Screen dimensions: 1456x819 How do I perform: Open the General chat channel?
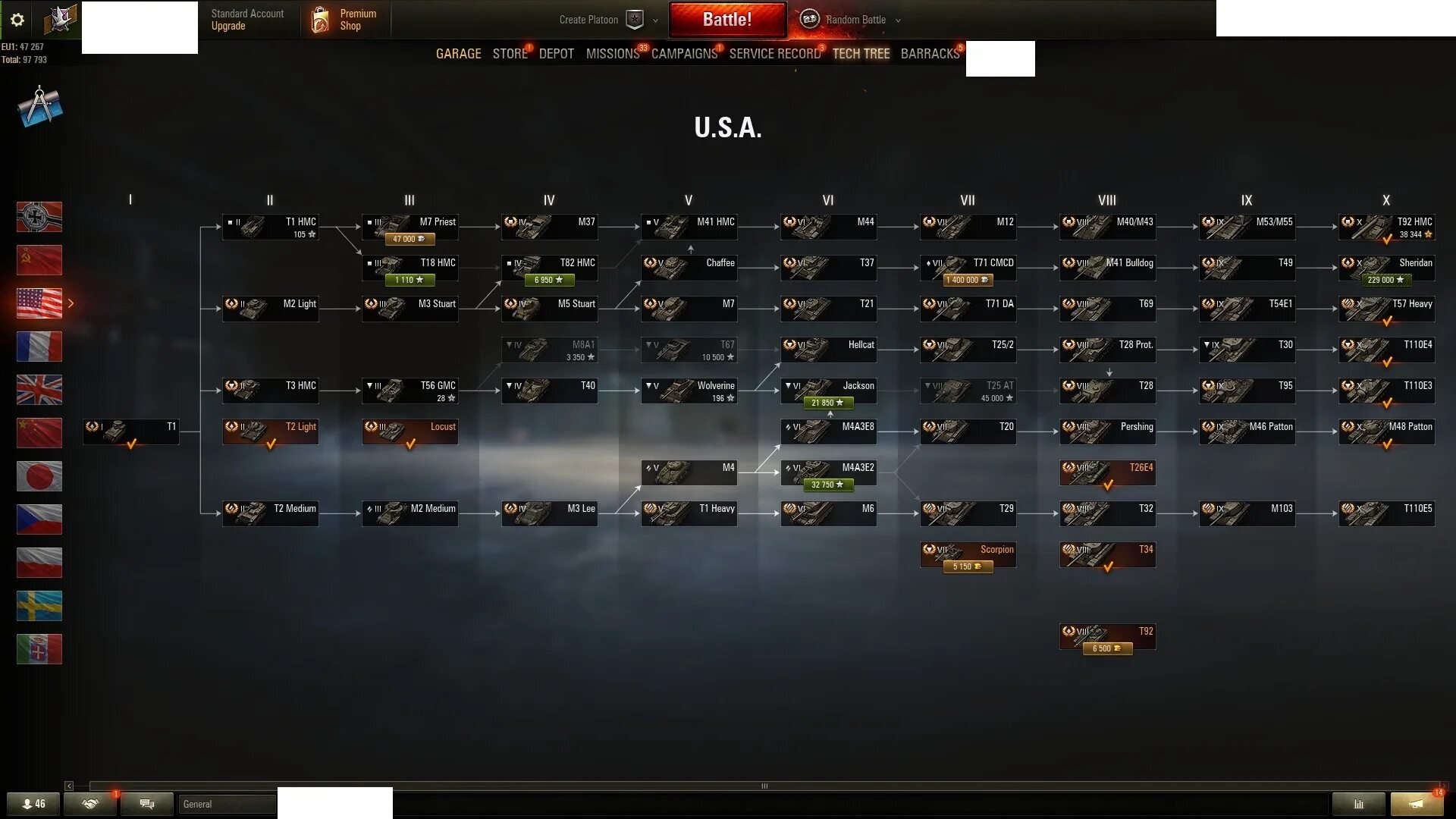[x=226, y=804]
